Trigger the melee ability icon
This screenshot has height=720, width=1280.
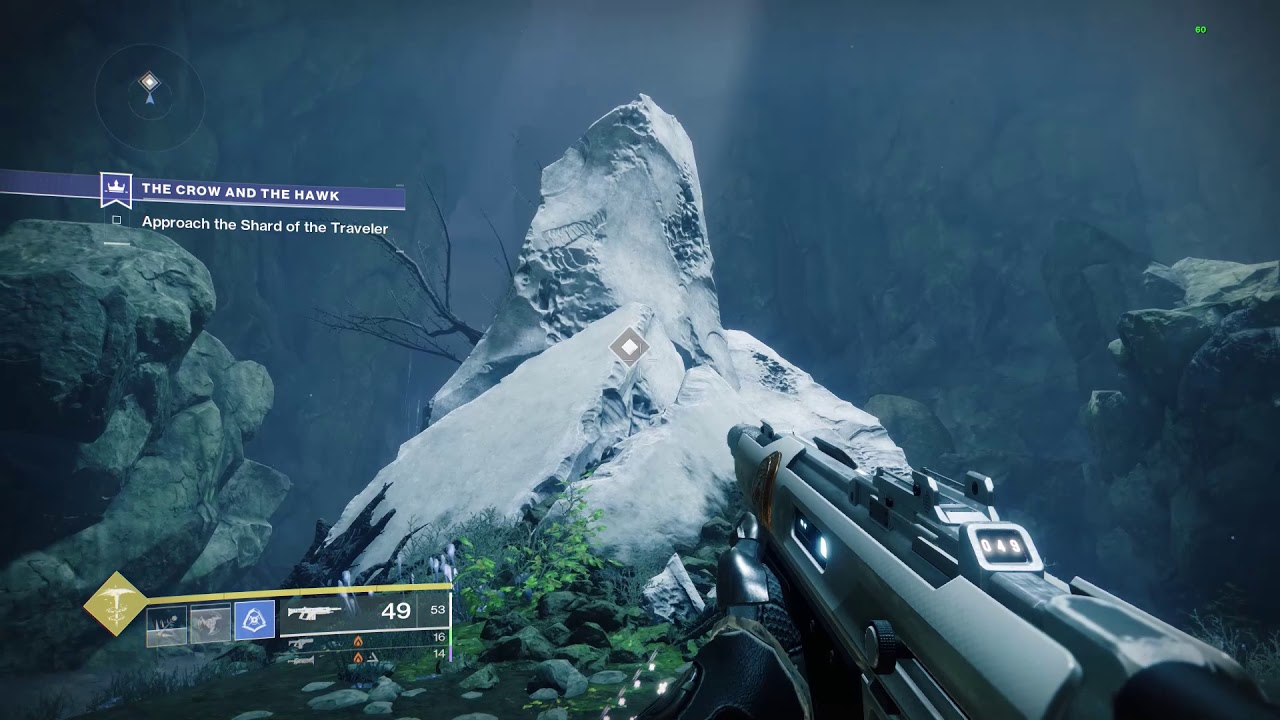pyautogui.click(x=210, y=624)
